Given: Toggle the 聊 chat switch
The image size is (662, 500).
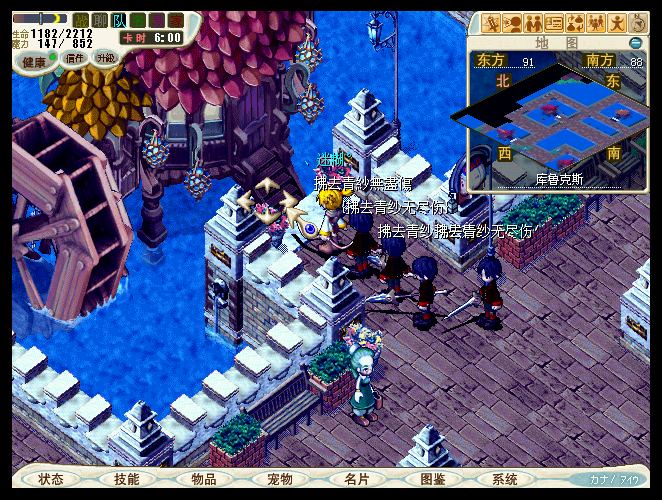Looking at the screenshot, I should [100, 20].
